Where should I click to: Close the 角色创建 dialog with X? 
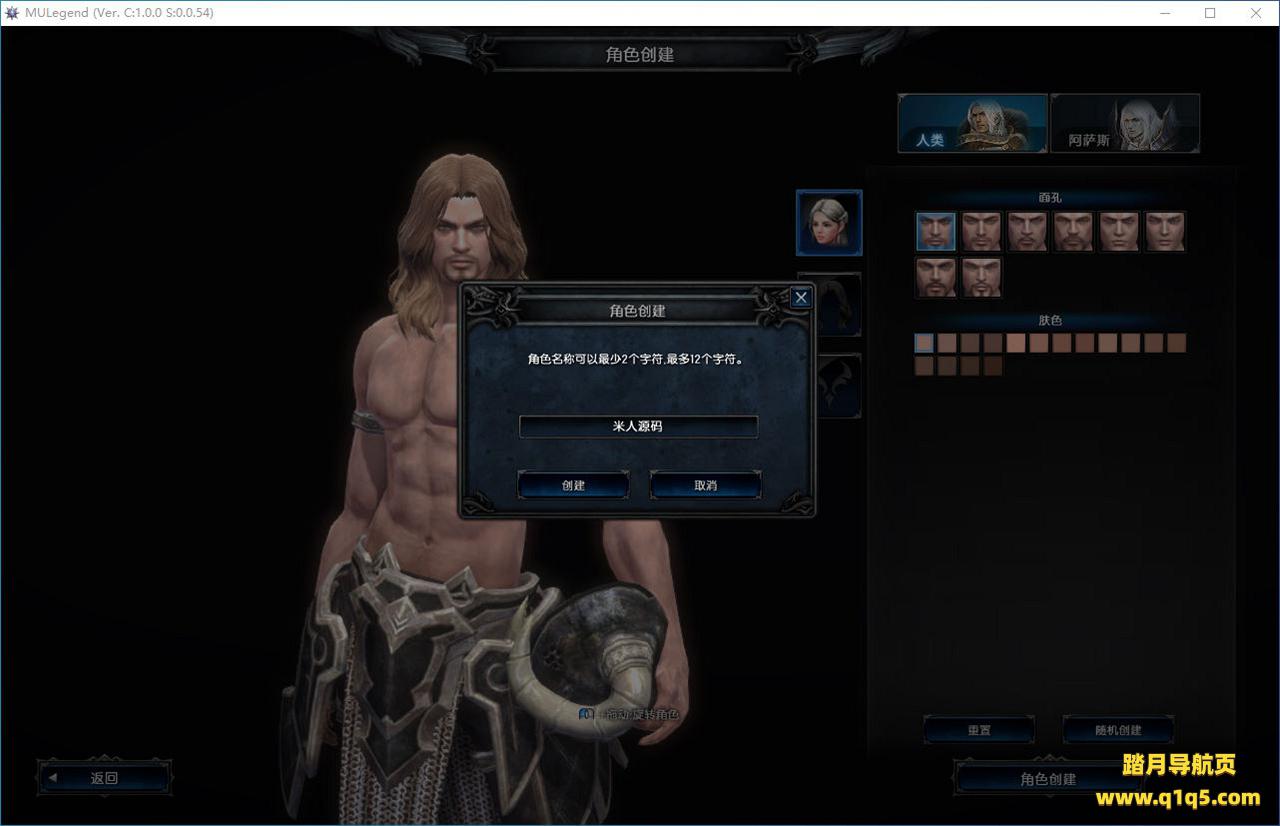click(800, 297)
